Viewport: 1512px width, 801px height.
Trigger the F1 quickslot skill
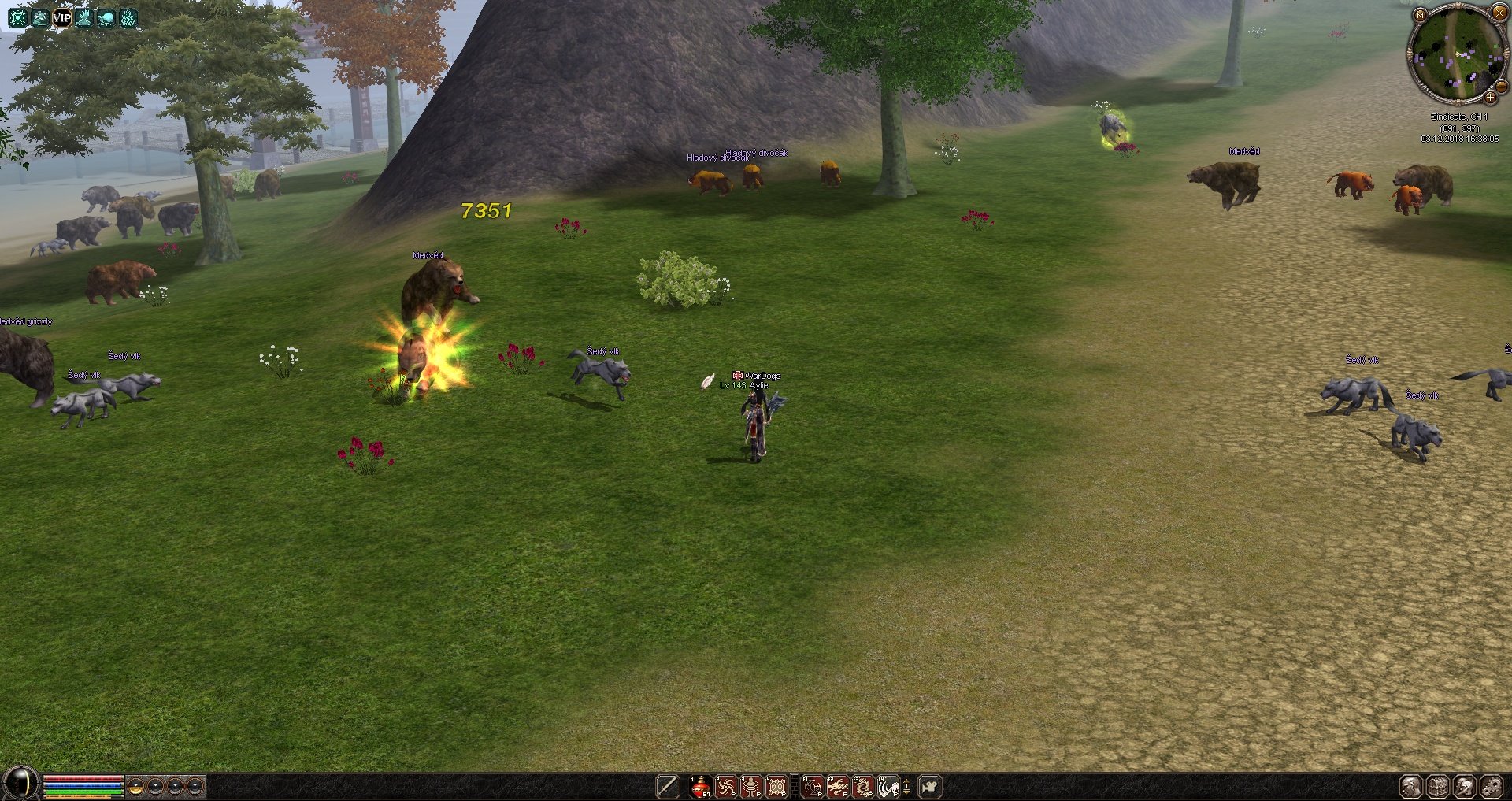pos(812,786)
